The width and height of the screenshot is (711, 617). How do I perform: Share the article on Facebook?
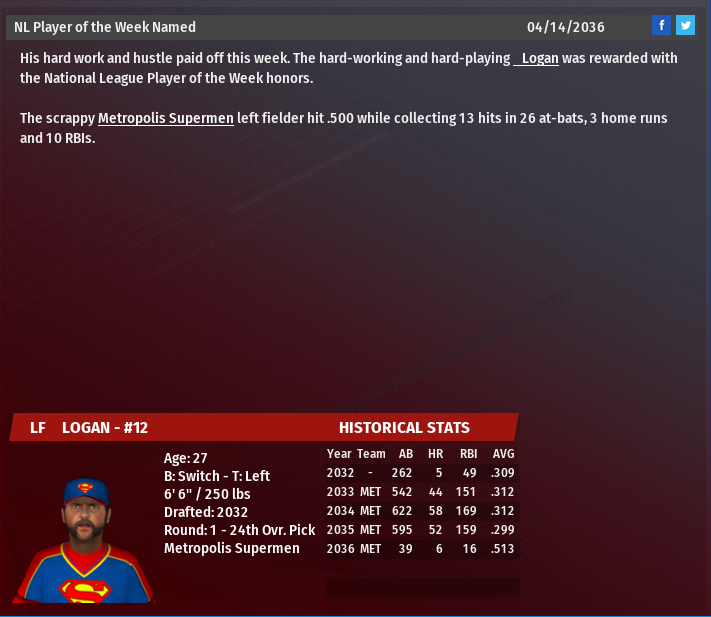coord(661,26)
